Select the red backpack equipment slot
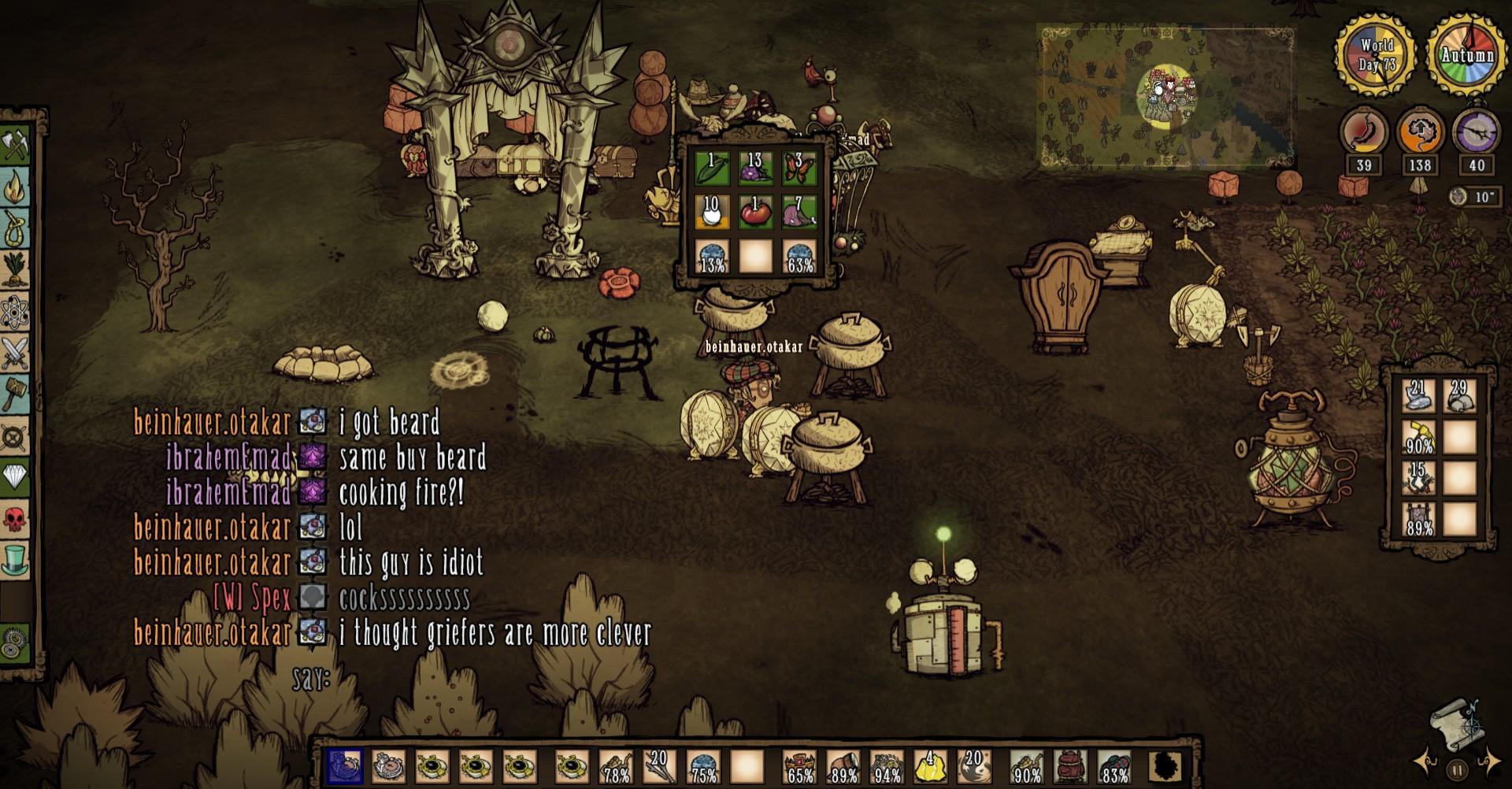The image size is (1512, 789). pyautogui.click(x=1070, y=766)
